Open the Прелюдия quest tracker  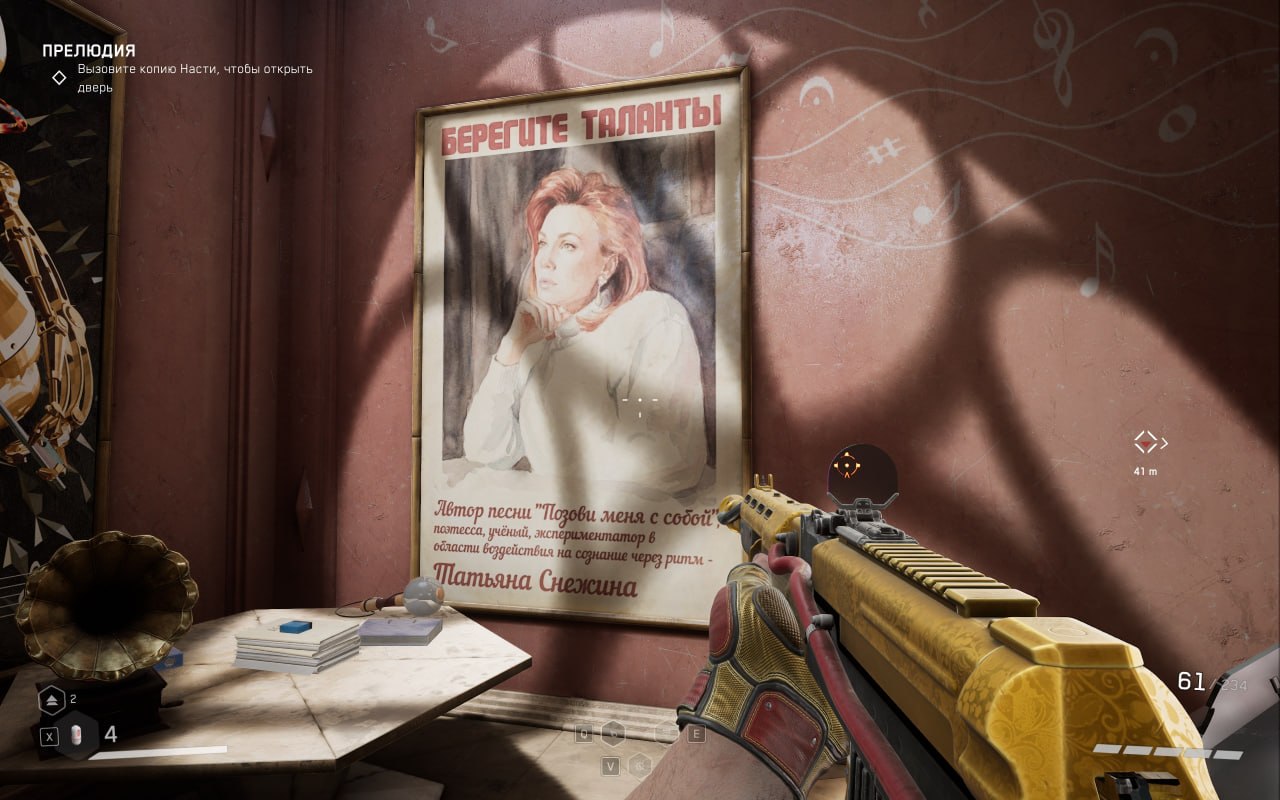[x=88, y=50]
